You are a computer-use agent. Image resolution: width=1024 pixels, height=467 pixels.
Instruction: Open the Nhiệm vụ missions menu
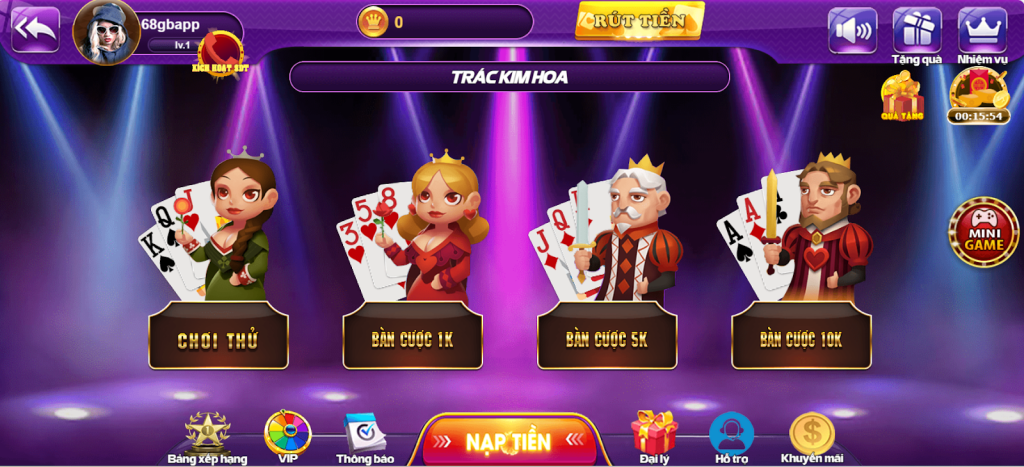click(982, 30)
